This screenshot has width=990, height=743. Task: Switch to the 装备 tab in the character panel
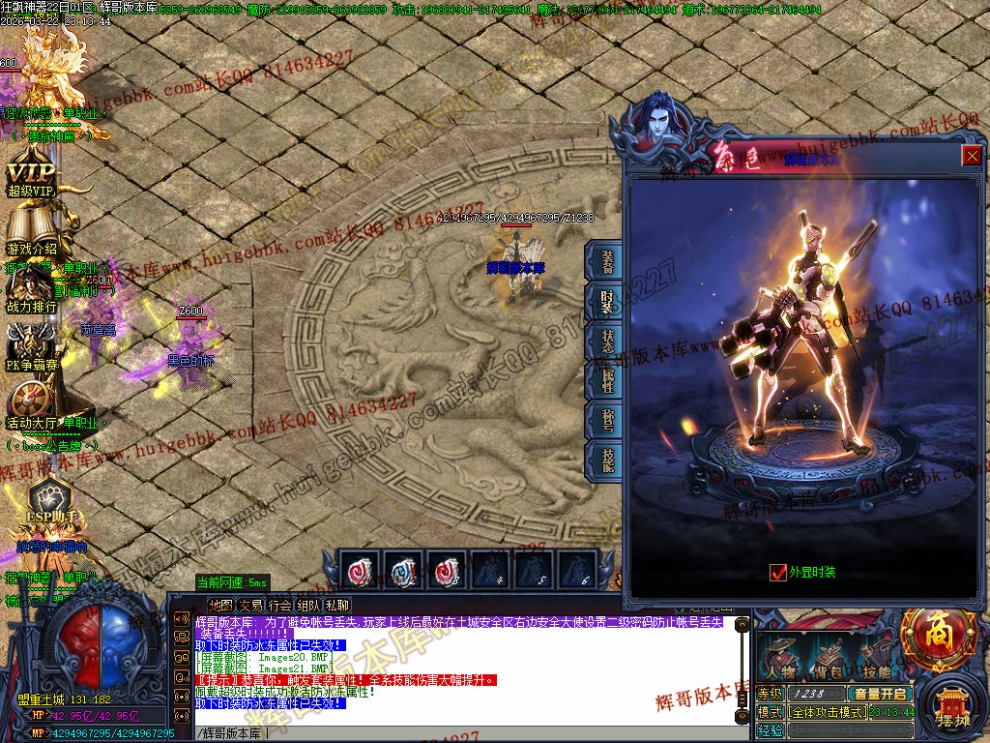point(607,261)
